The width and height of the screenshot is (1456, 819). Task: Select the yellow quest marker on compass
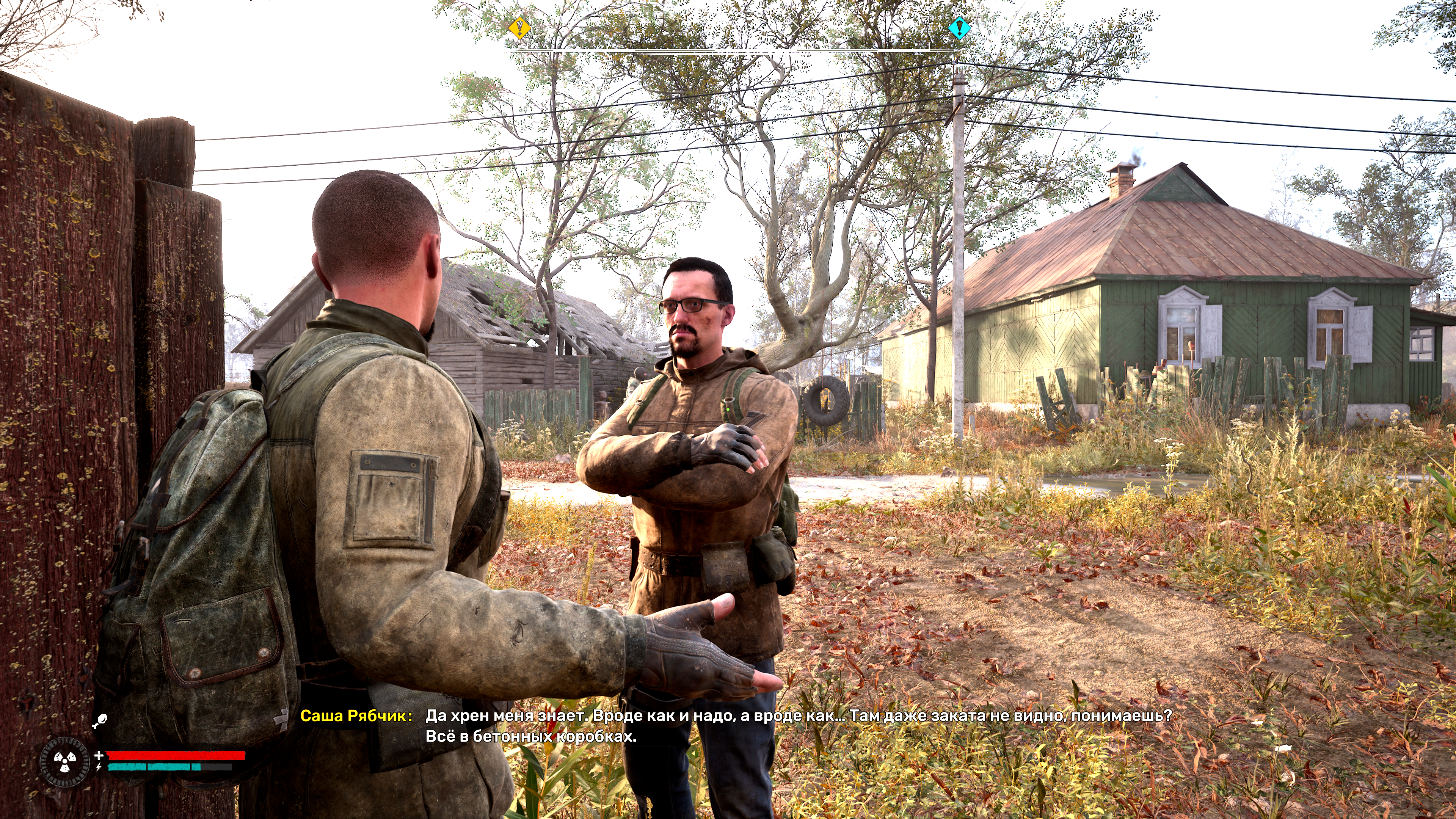pyautogui.click(x=519, y=27)
